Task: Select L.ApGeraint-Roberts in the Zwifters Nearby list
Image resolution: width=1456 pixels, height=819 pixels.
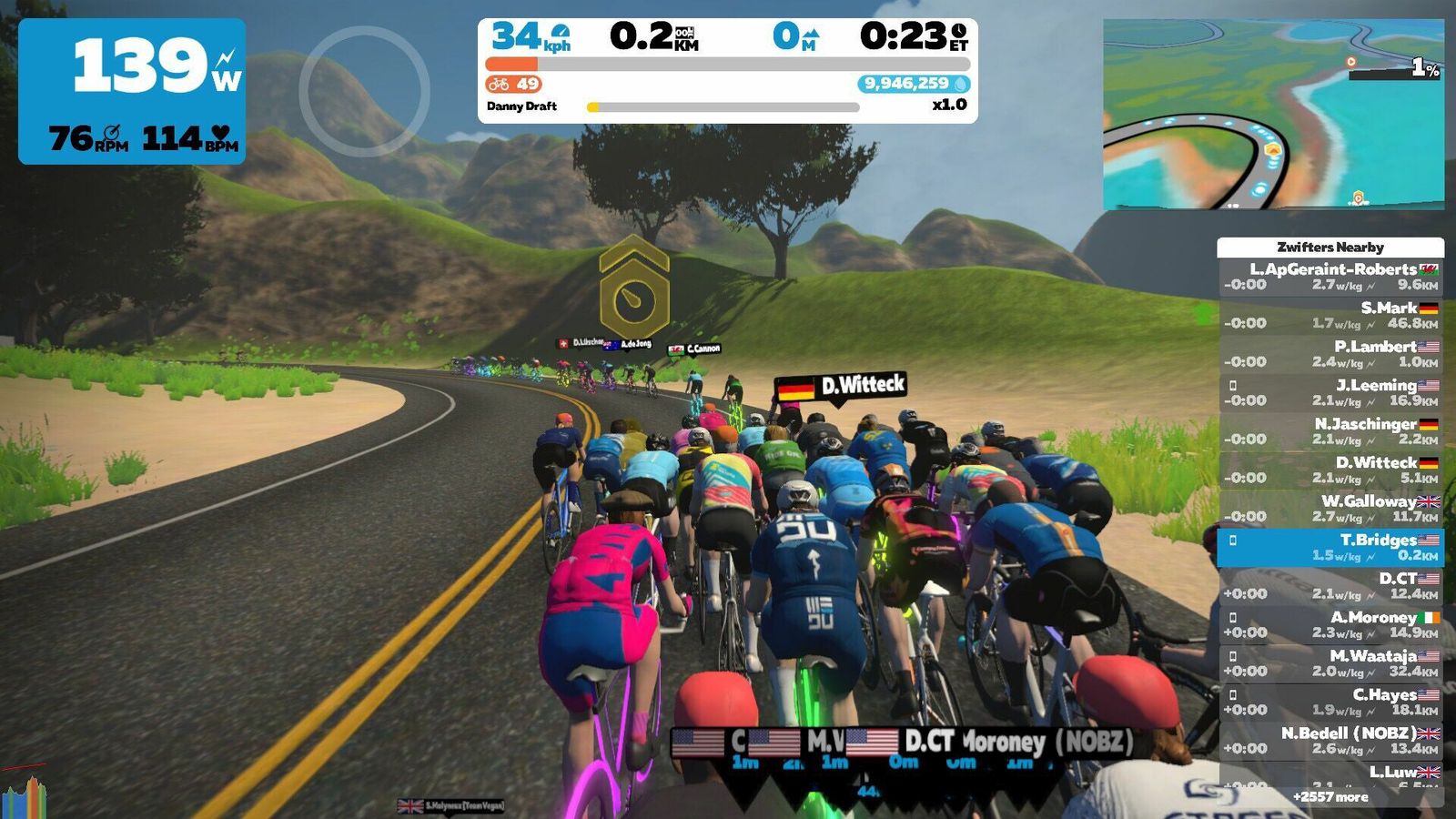Action: point(1330,277)
